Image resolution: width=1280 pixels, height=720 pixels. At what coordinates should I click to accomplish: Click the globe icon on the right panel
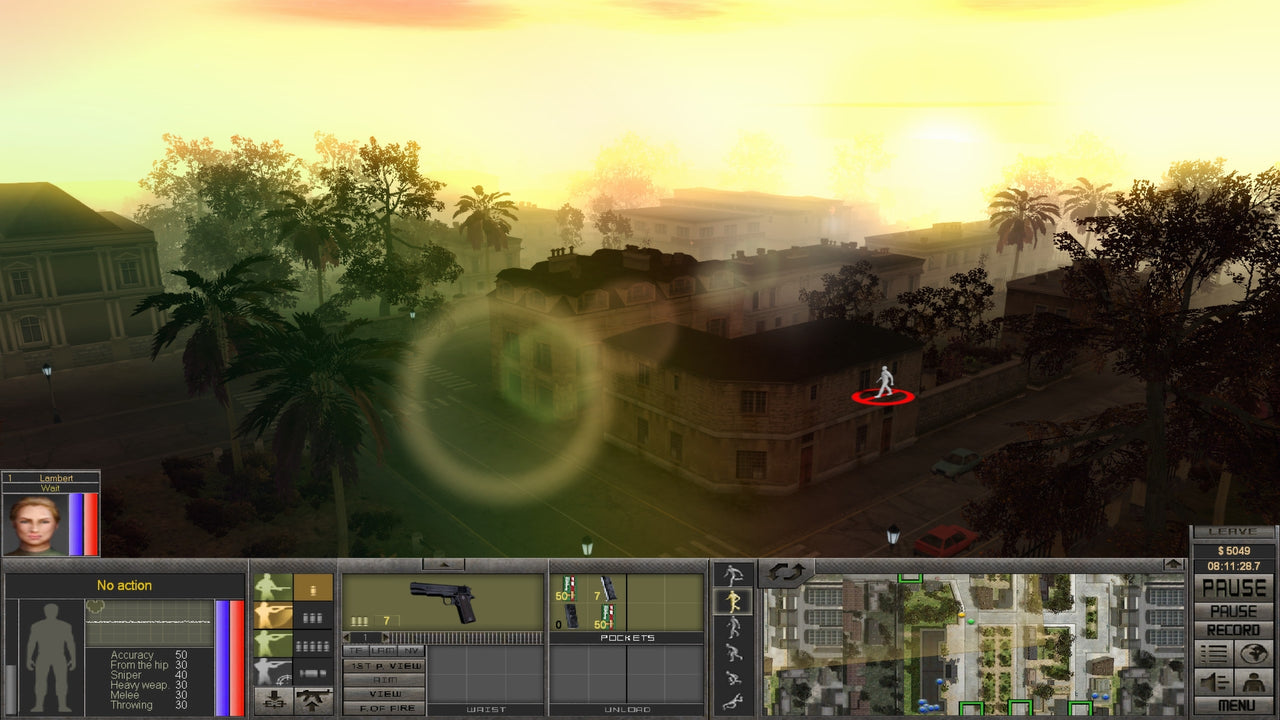click(1254, 653)
